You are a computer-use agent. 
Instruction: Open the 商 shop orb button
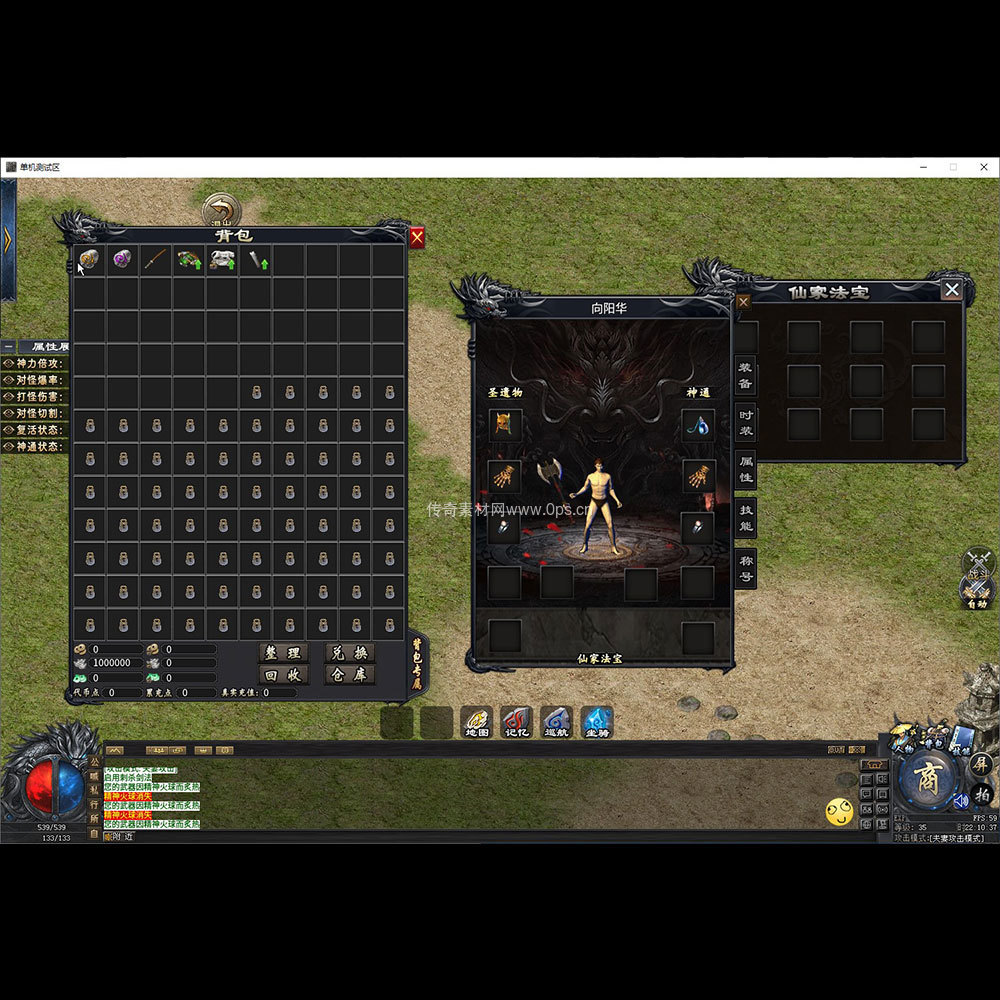click(928, 782)
